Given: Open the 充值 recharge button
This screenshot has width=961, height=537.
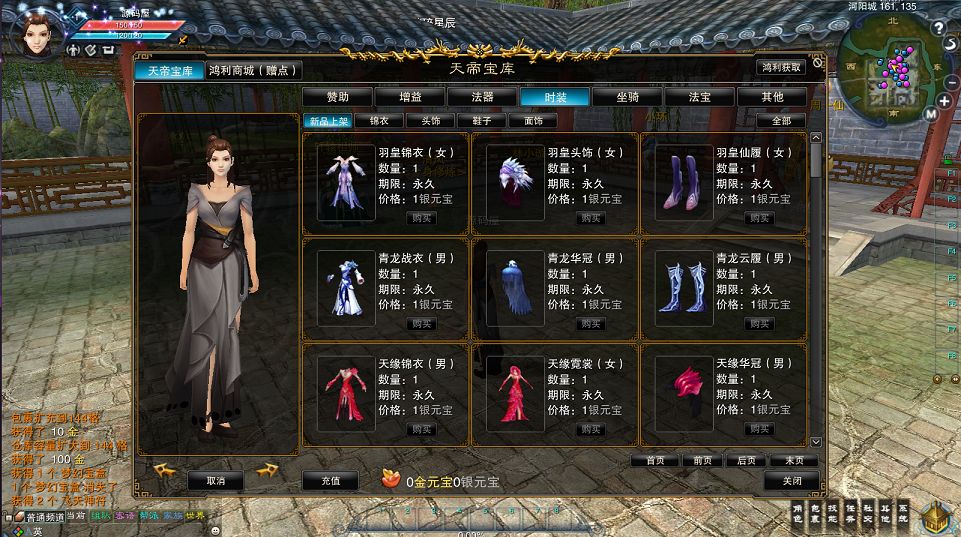Looking at the screenshot, I should (329, 481).
